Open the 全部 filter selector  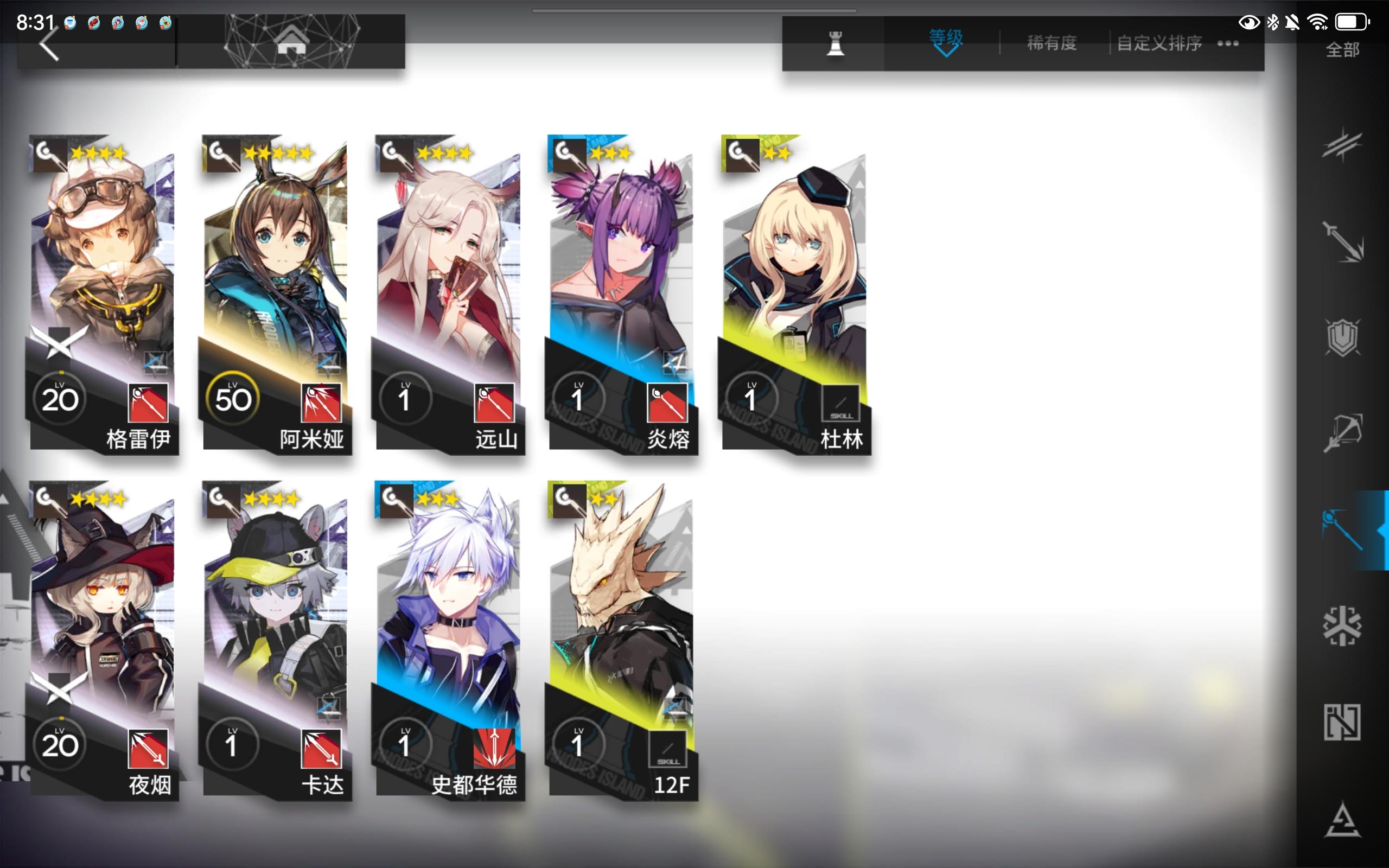click(x=1341, y=50)
